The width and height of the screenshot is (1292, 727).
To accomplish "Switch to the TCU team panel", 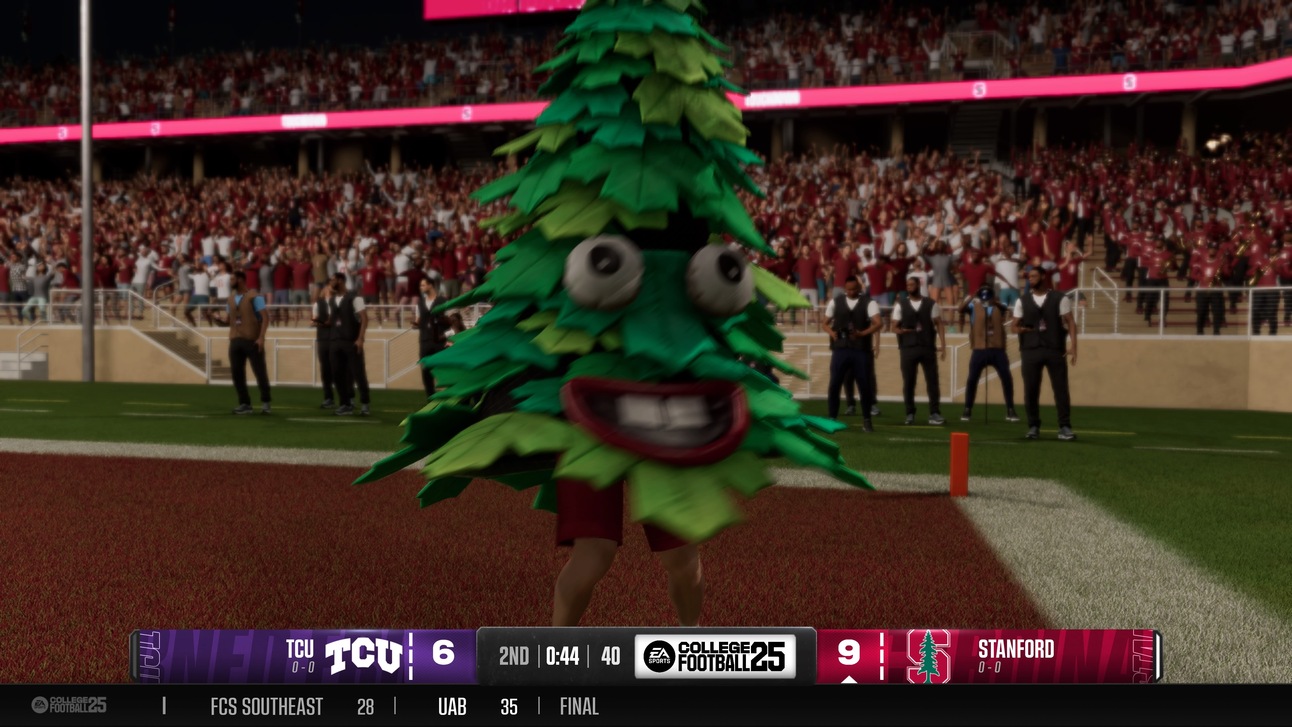I will coord(302,649).
